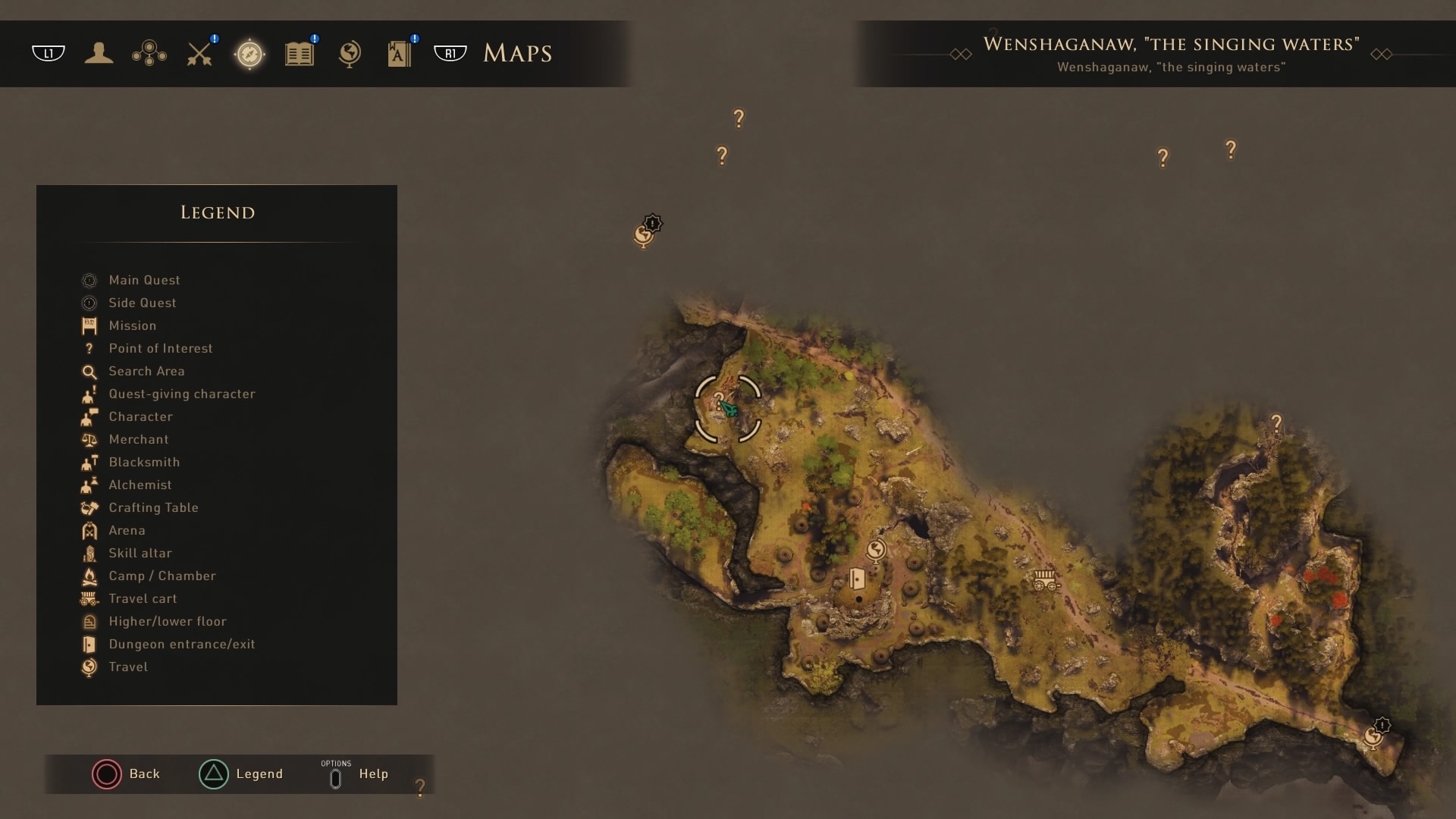Open the quest journal book icon

tap(299, 53)
